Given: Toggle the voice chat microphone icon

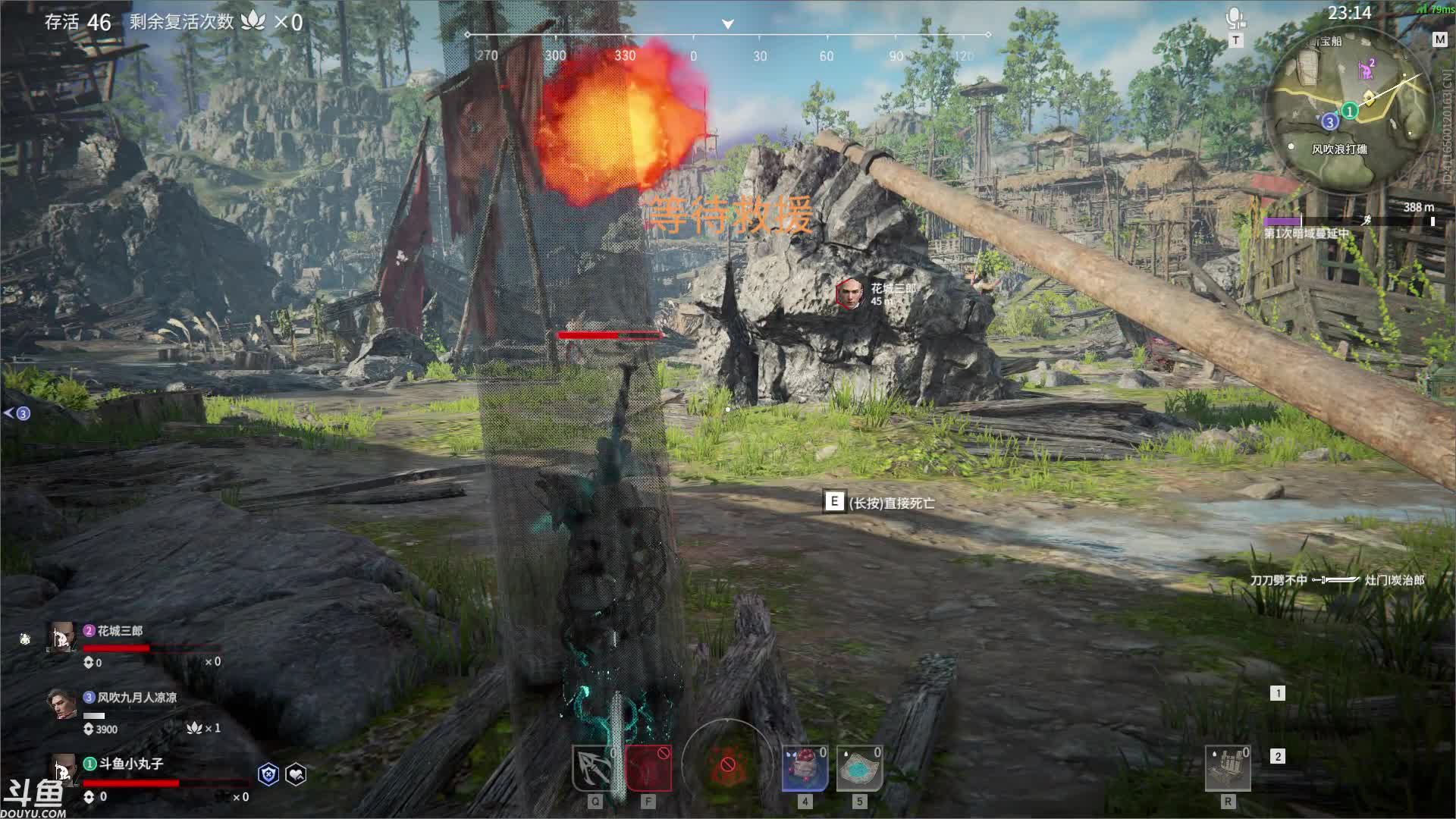Looking at the screenshot, I should click(x=1235, y=20).
